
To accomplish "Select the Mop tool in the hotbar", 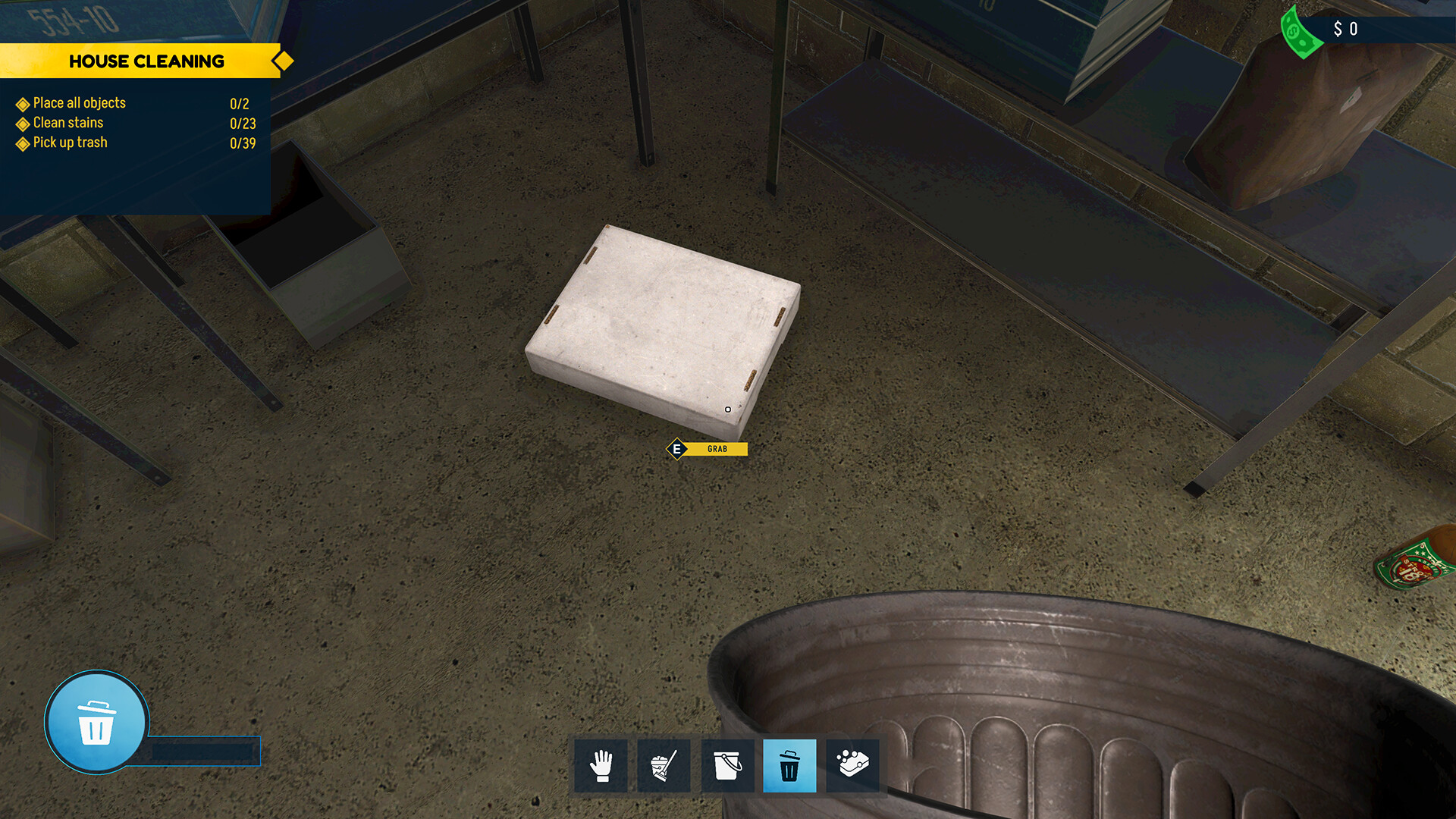I will (x=664, y=765).
